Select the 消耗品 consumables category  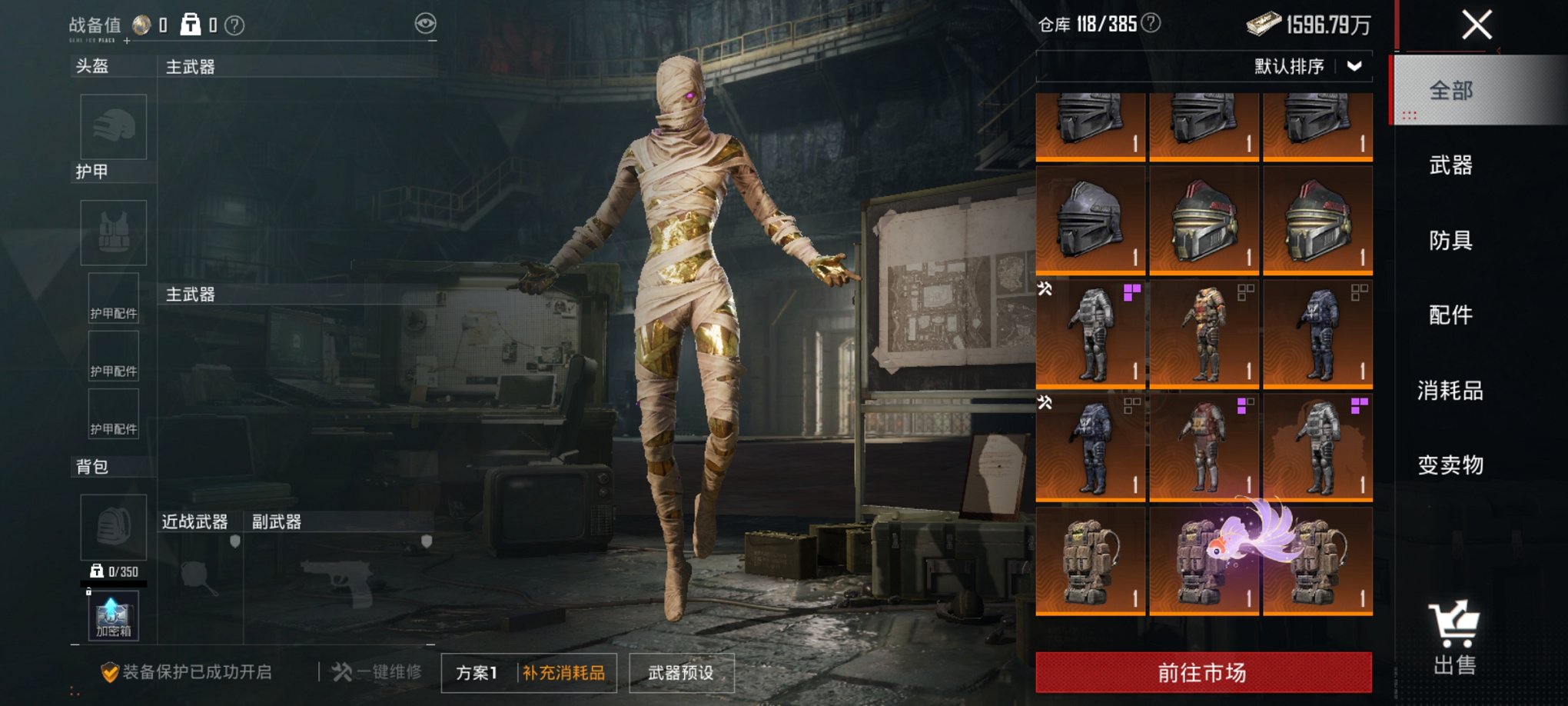(1452, 389)
